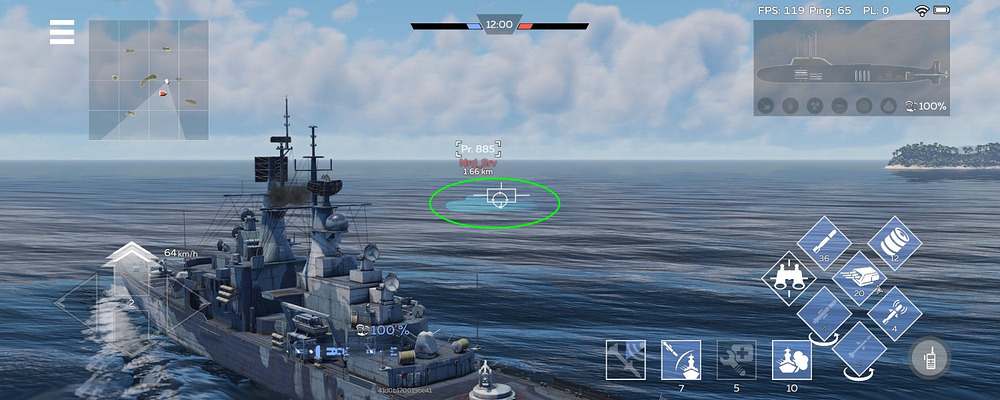Use the smoke screen ability
Viewport: 1000px width, 400px height.
[x=792, y=360]
